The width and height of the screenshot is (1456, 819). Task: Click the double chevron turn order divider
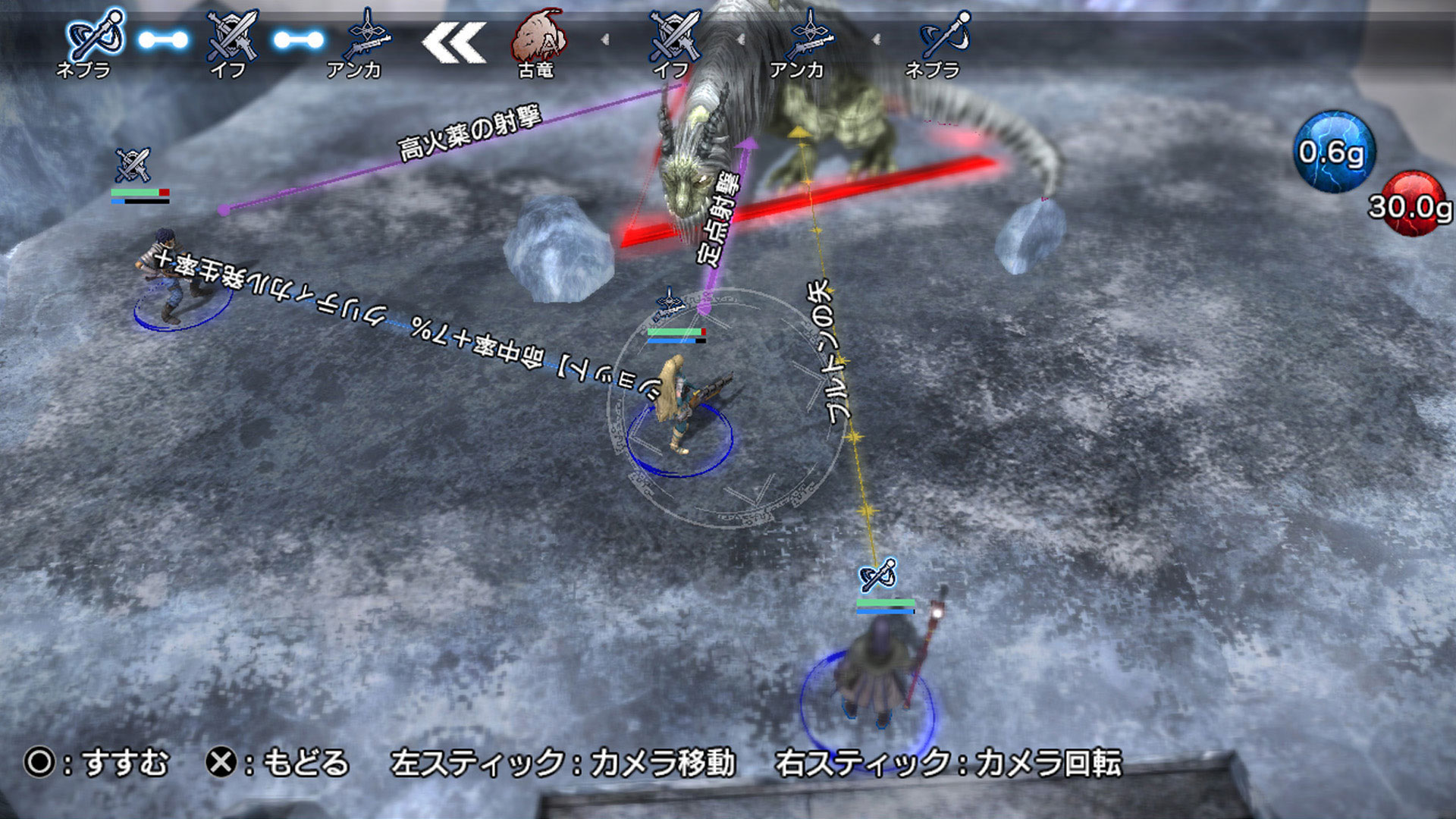(x=453, y=42)
